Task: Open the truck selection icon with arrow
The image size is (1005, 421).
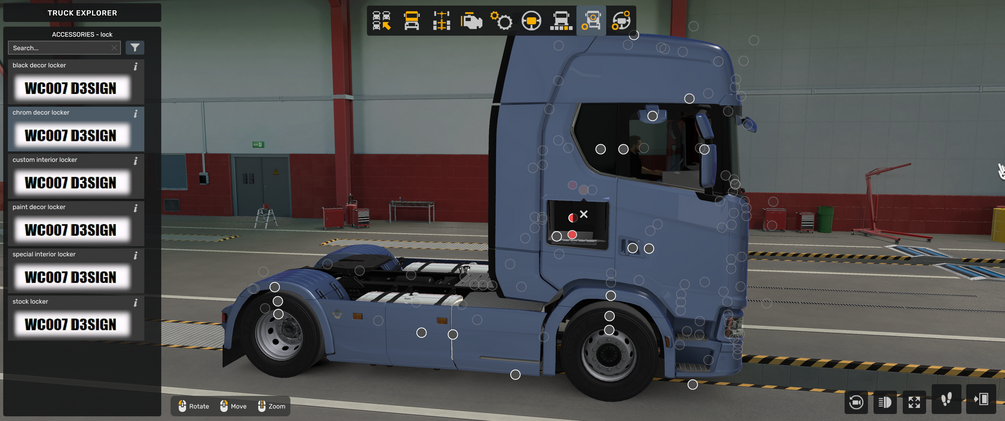Action: (x=381, y=20)
